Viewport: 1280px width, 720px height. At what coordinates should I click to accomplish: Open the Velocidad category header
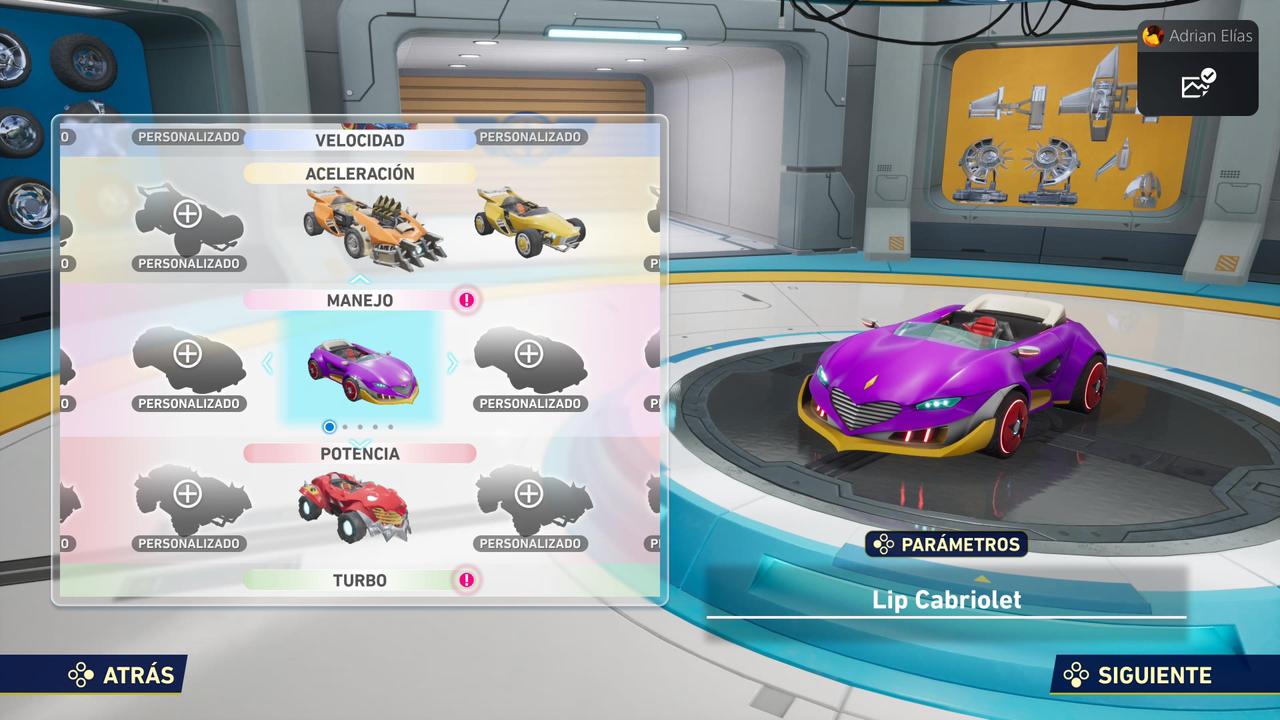[360, 140]
